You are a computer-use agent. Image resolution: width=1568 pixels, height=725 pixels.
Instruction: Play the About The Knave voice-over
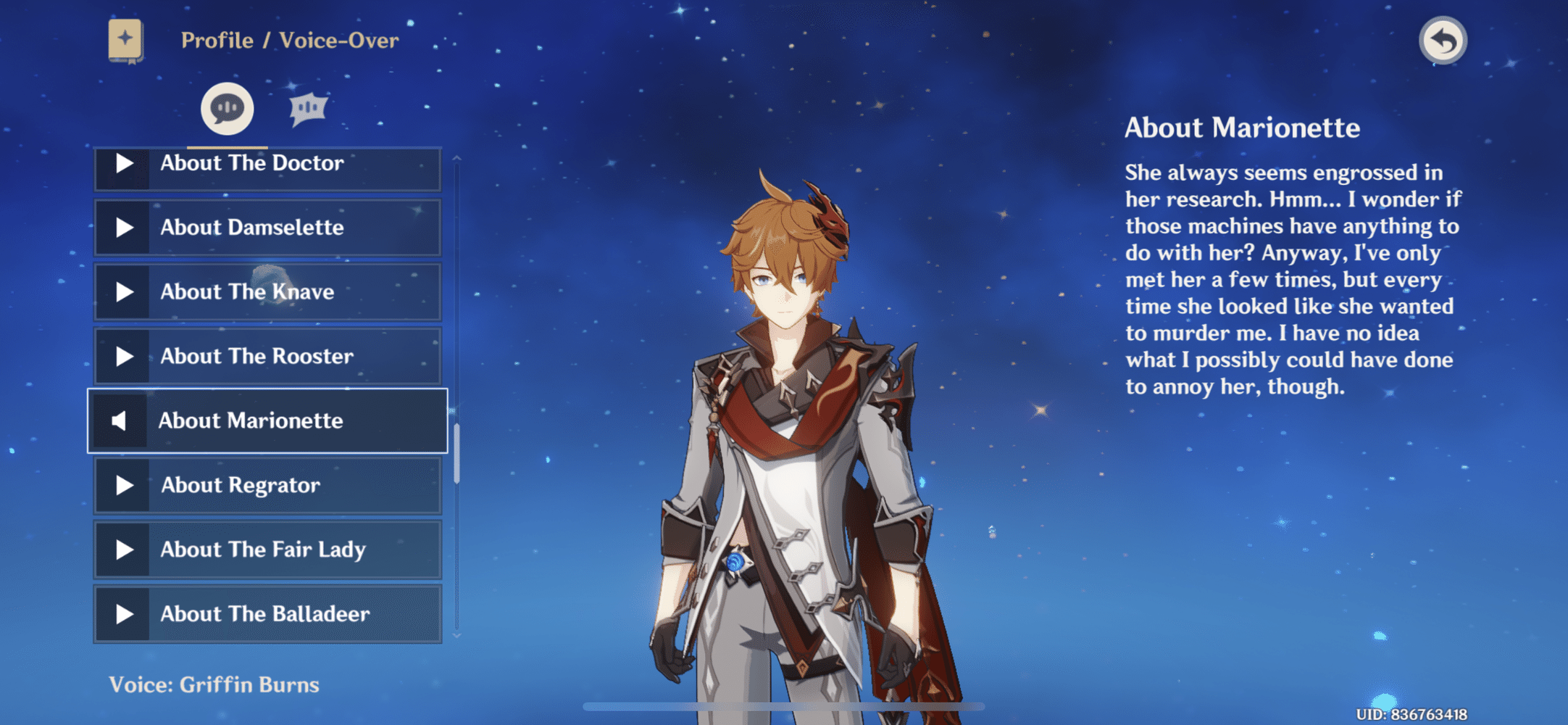click(267, 292)
